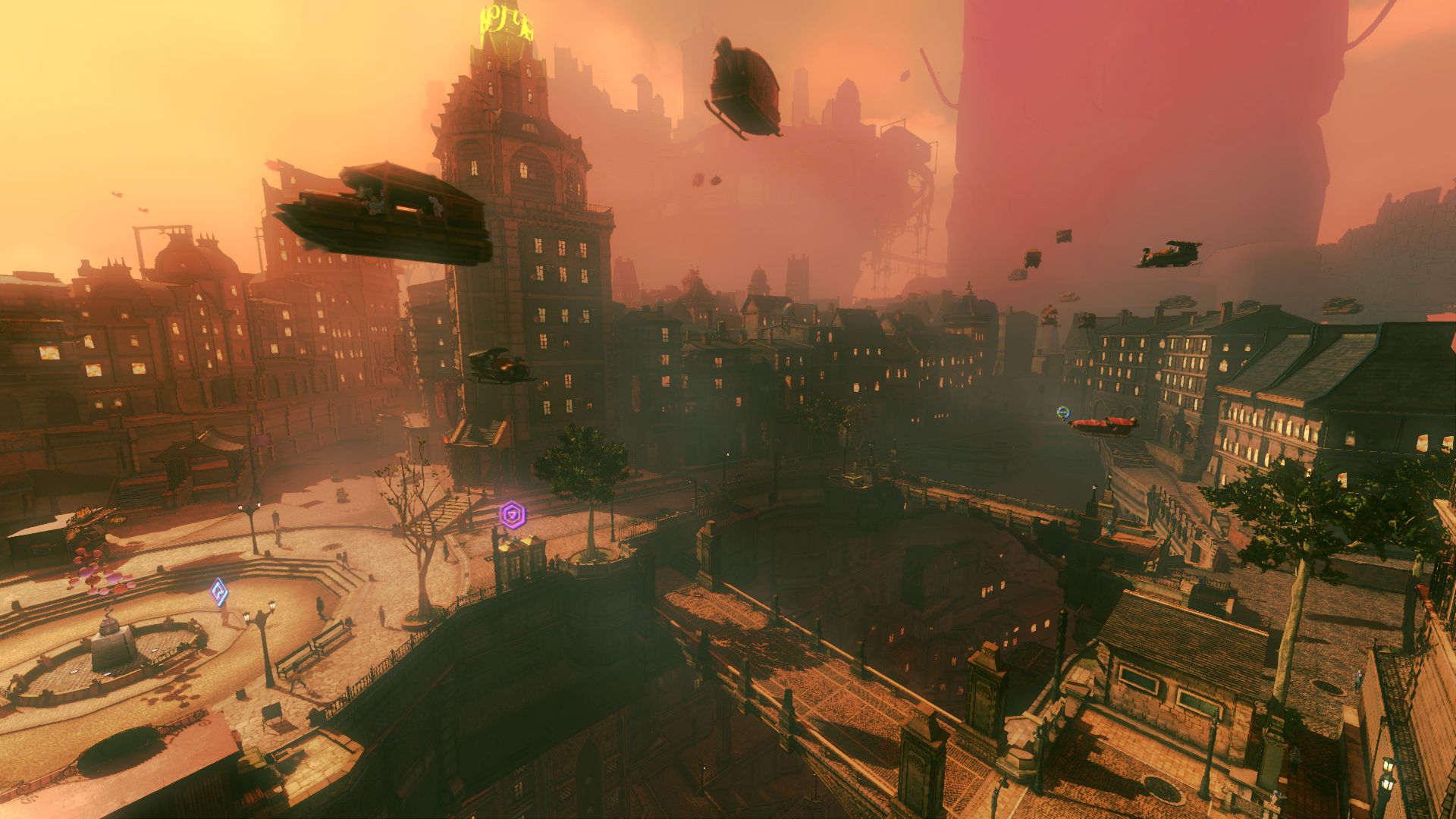
Task: Click the blue diamond objective marker
Action: click(x=219, y=591)
